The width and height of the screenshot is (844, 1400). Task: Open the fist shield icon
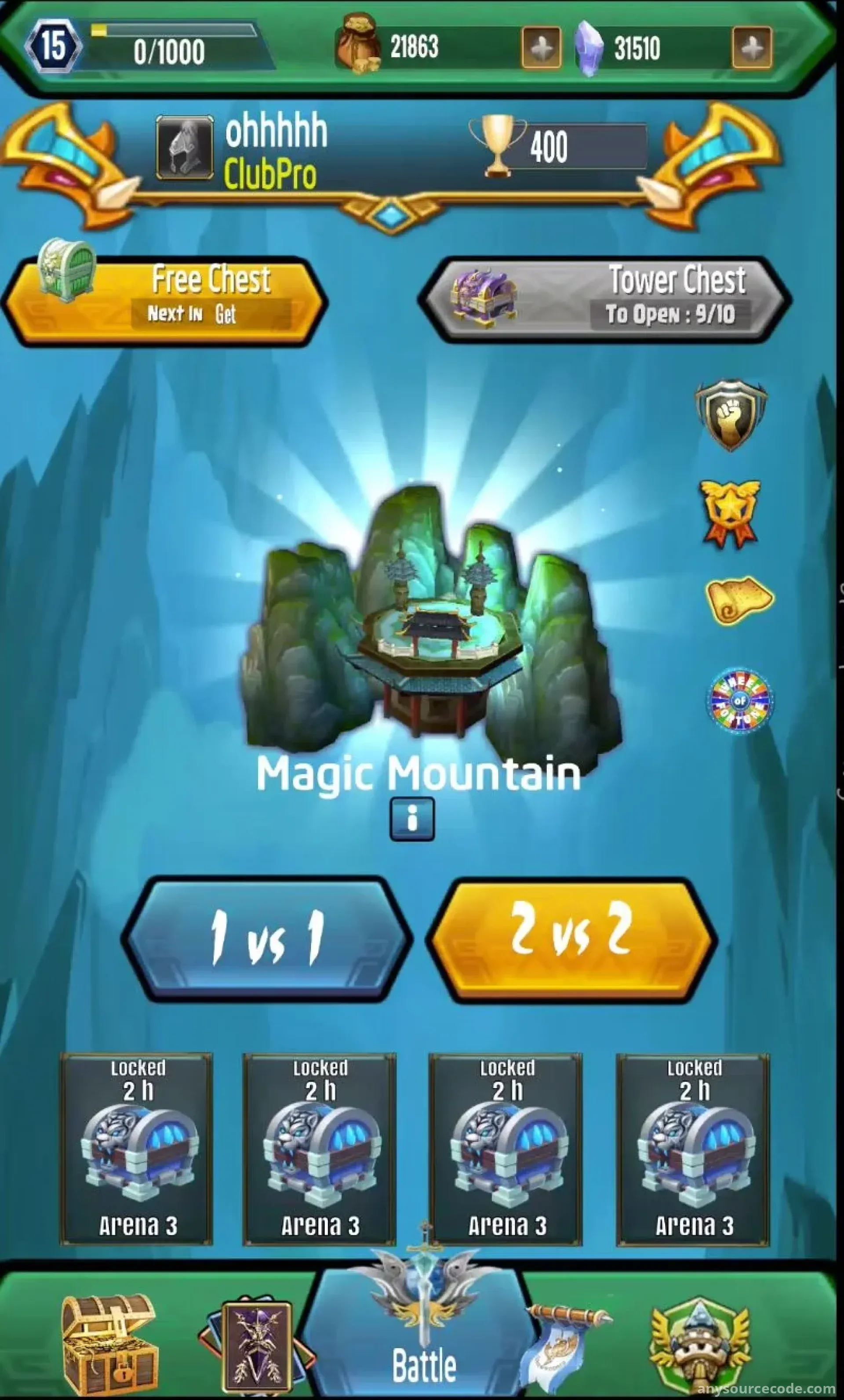point(731,414)
